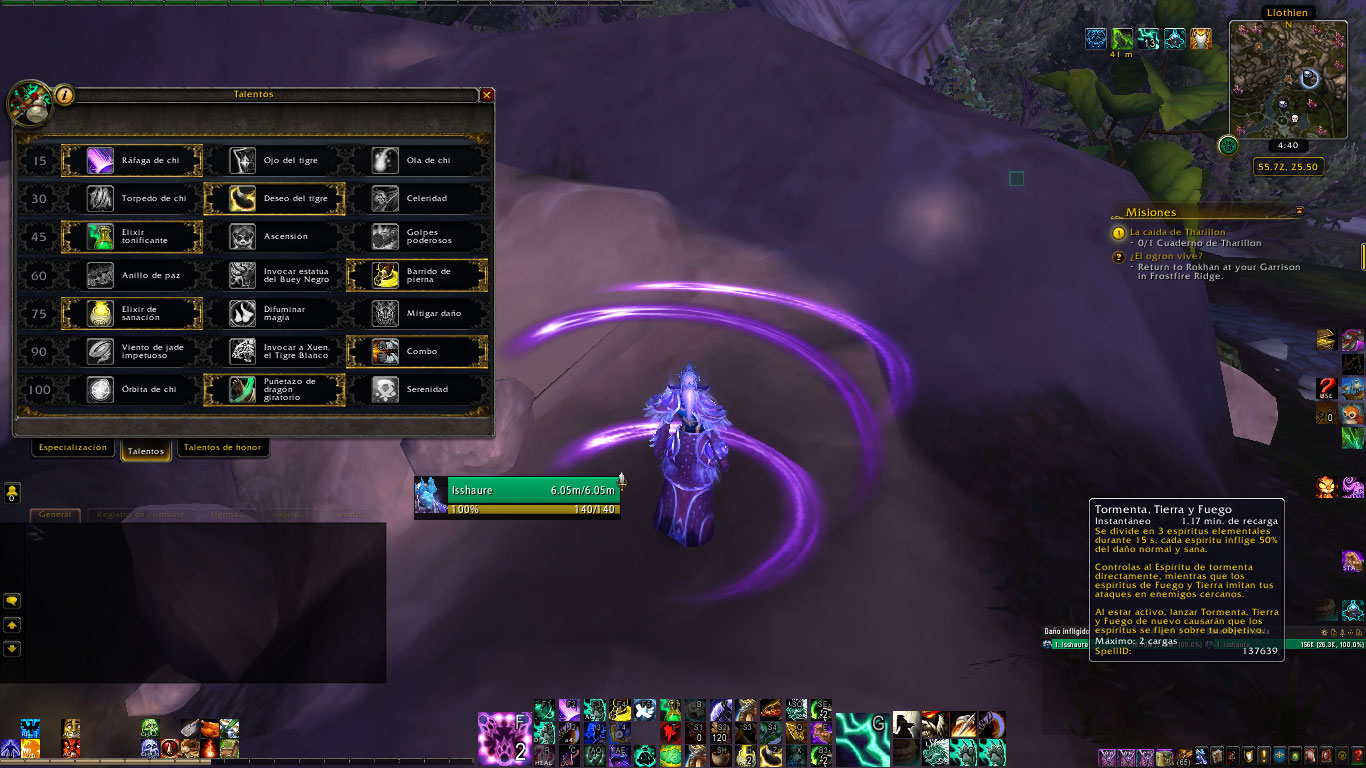Viewport: 1366px width, 768px height.
Task: Pick the Mitigar daño talent
Action: click(x=416, y=313)
